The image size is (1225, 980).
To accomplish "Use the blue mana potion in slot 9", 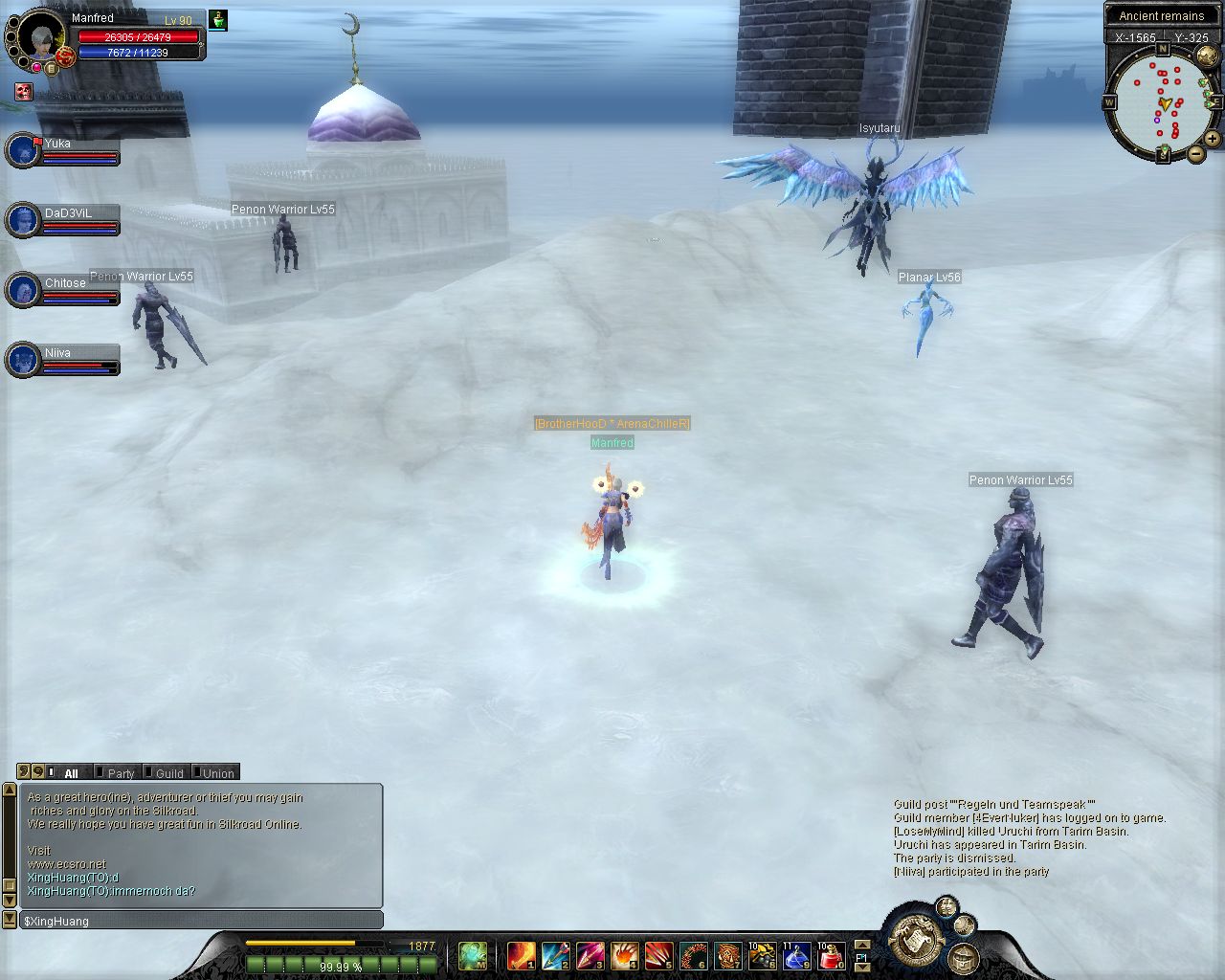I will 796,955.
